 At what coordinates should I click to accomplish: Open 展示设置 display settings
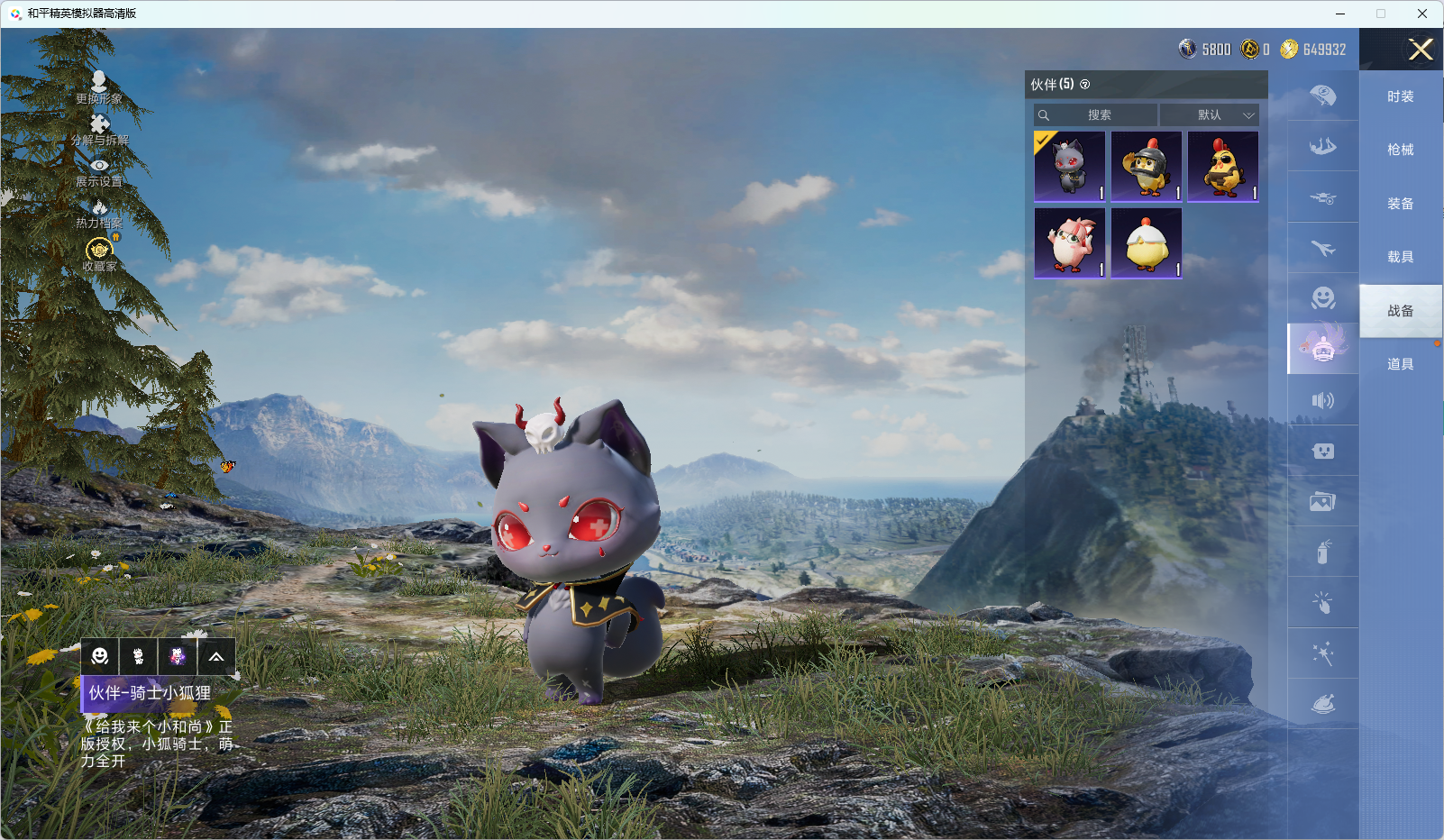pyautogui.click(x=99, y=171)
